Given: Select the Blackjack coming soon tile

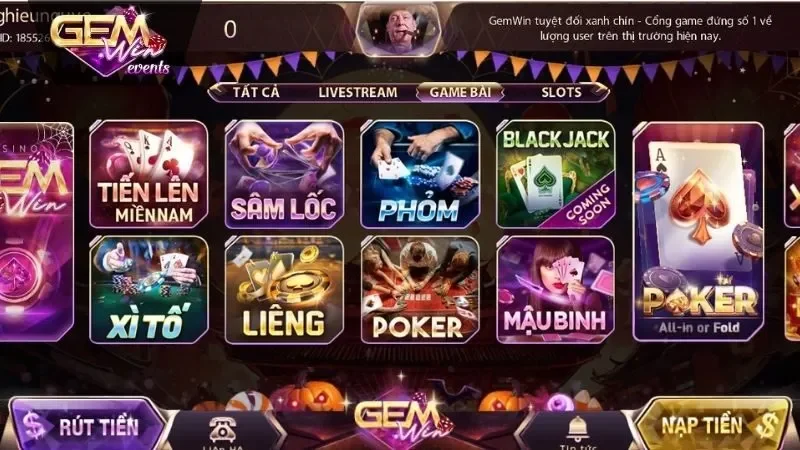Looking at the screenshot, I should (555, 174).
